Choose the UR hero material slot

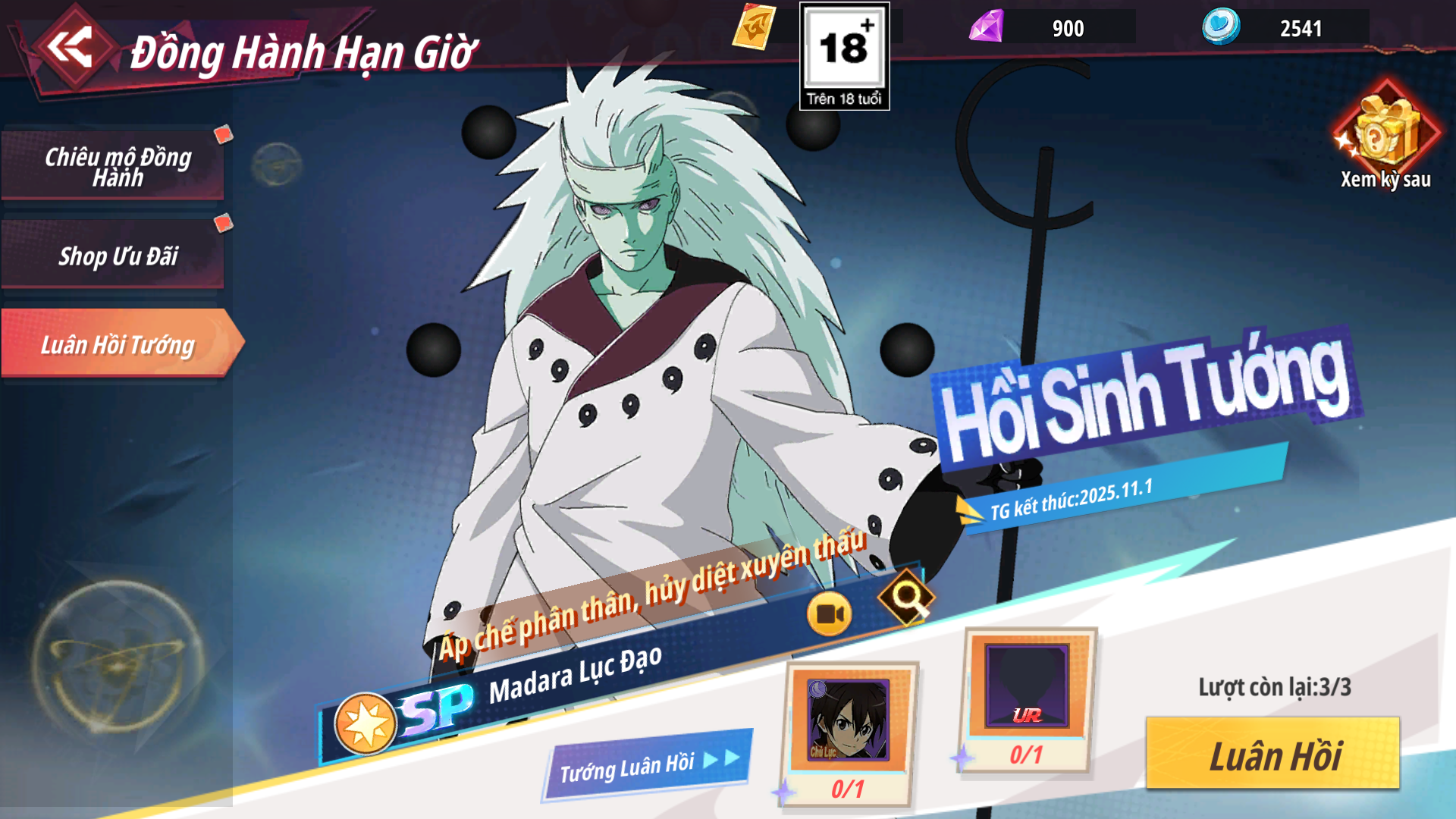(x=1028, y=686)
